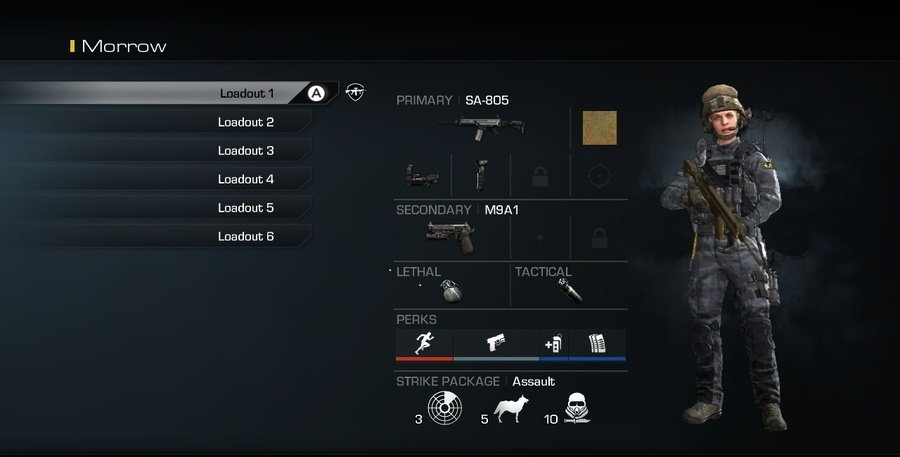900x457 pixels.
Task: Select the SA-805 primary weapon
Action: (x=488, y=128)
